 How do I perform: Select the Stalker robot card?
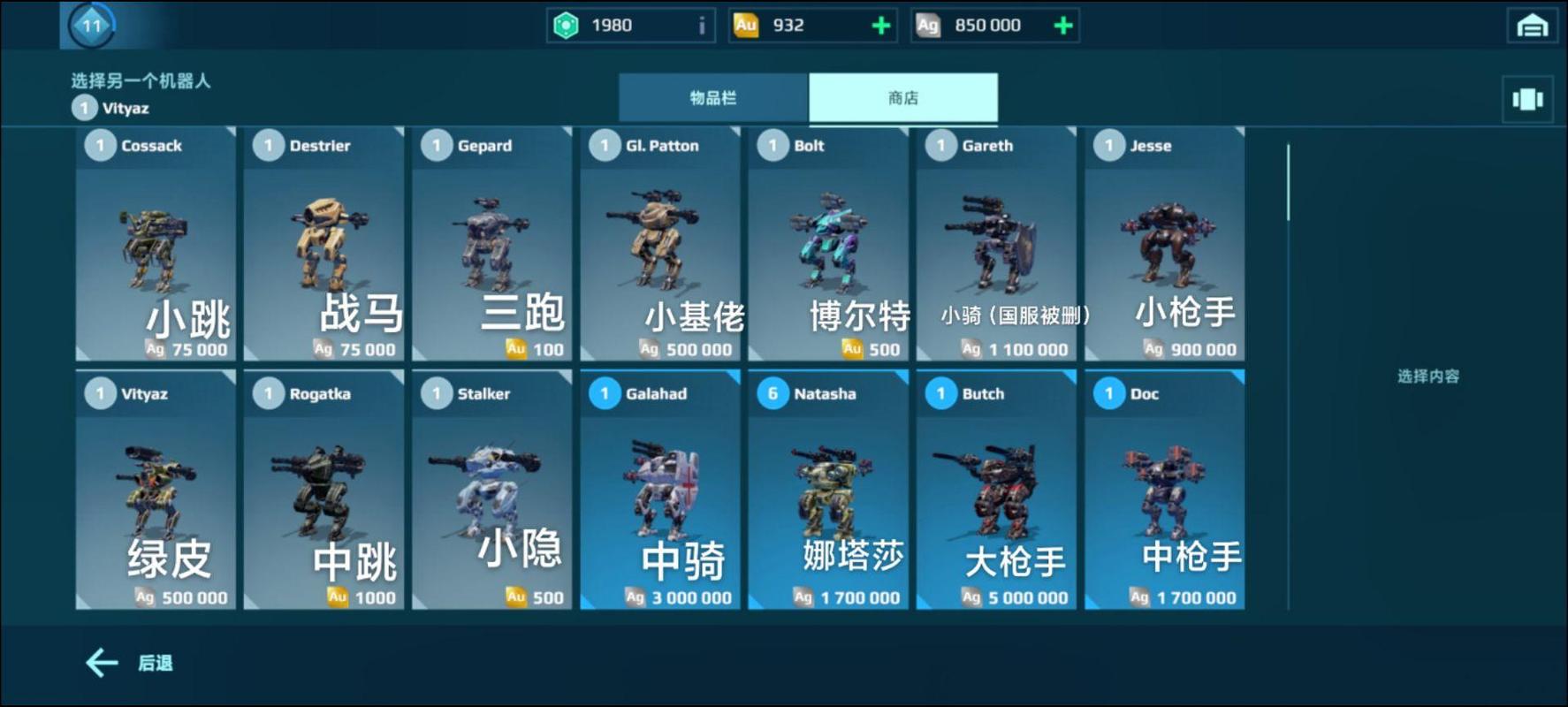point(491,490)
